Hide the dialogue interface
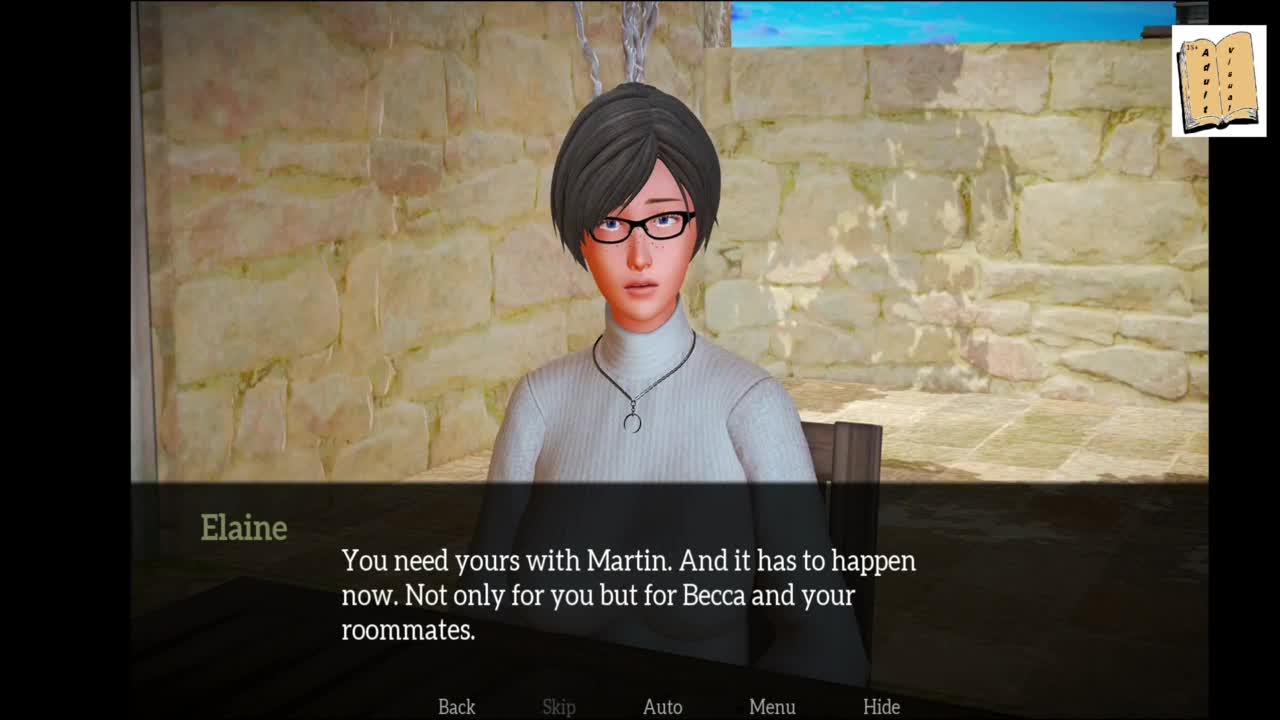This screenshot has width=1280, height=720. click(x=881, y=707)
